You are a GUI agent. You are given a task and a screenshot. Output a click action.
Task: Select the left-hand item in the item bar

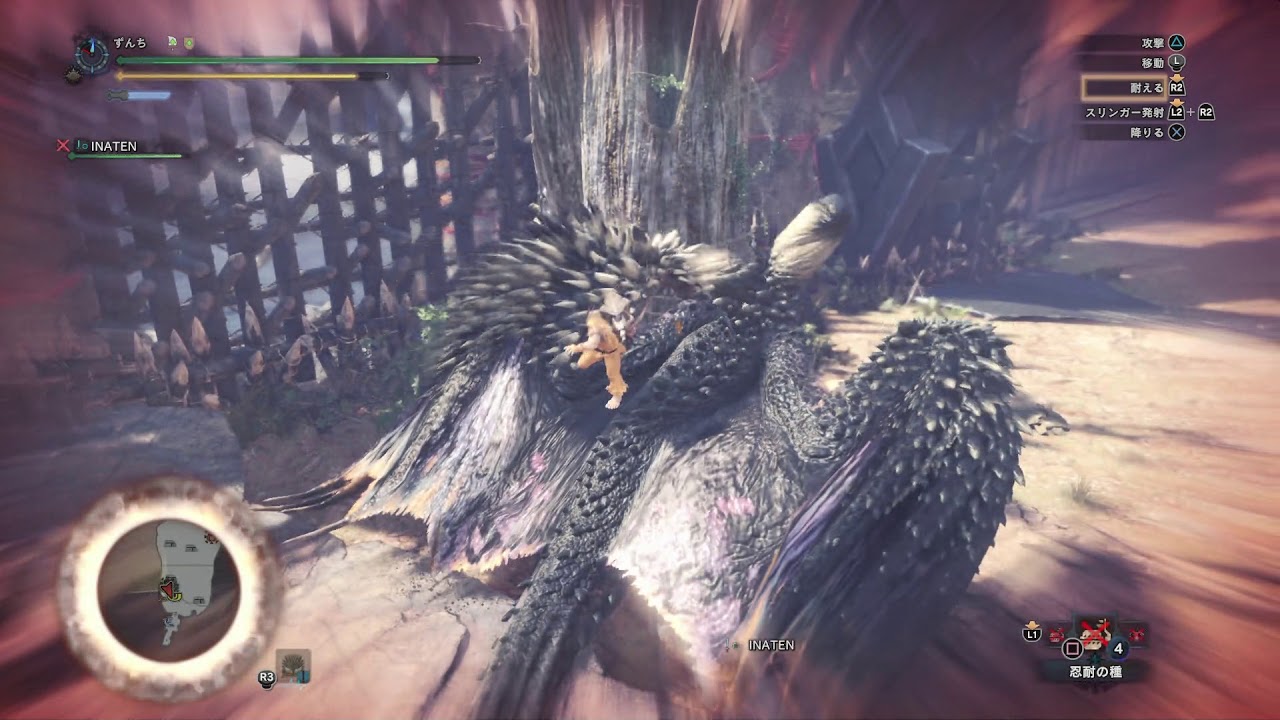1056,634
